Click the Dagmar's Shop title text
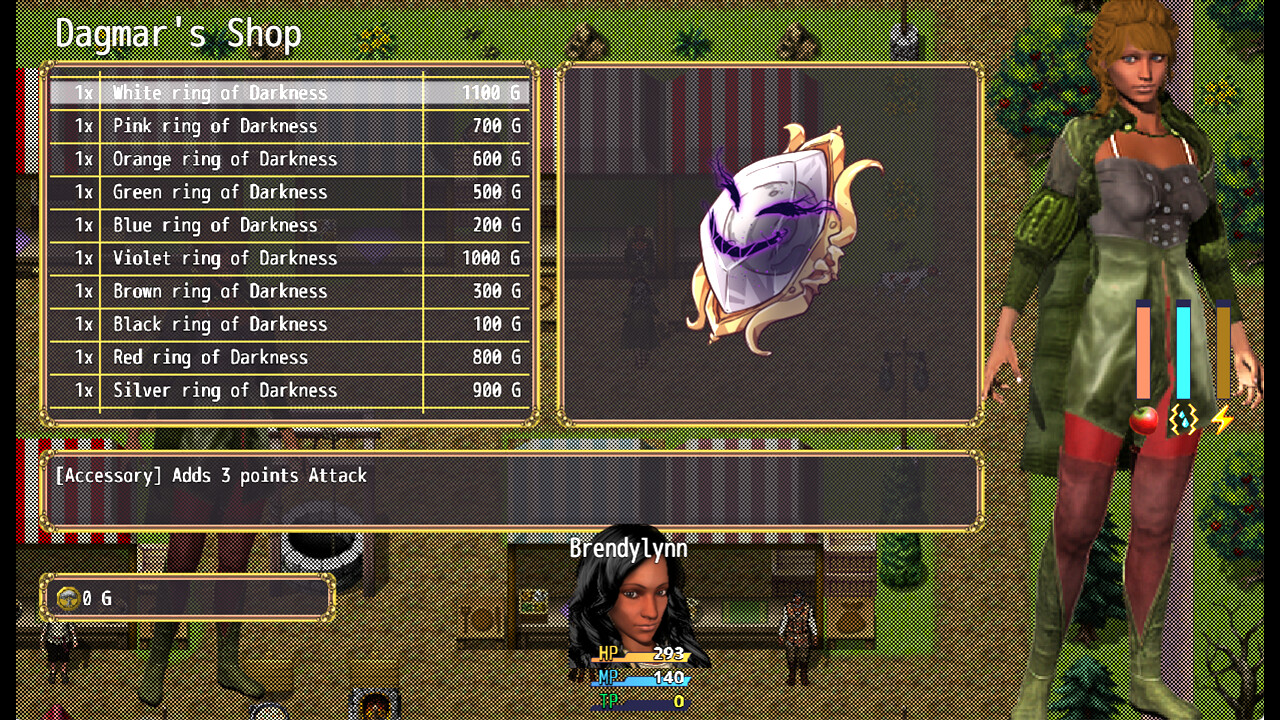 178,33
